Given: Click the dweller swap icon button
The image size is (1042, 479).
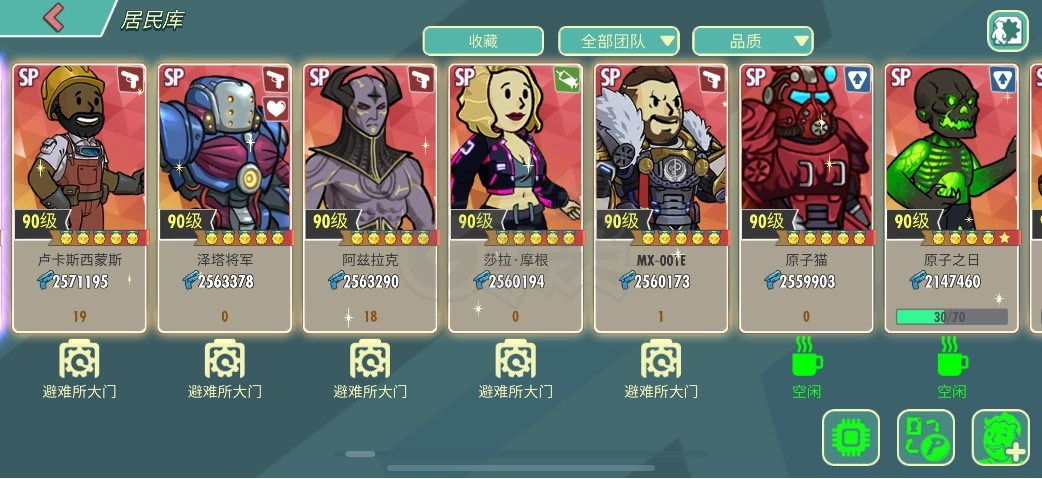Looking at the screenshot, I should tap(926, 437).
